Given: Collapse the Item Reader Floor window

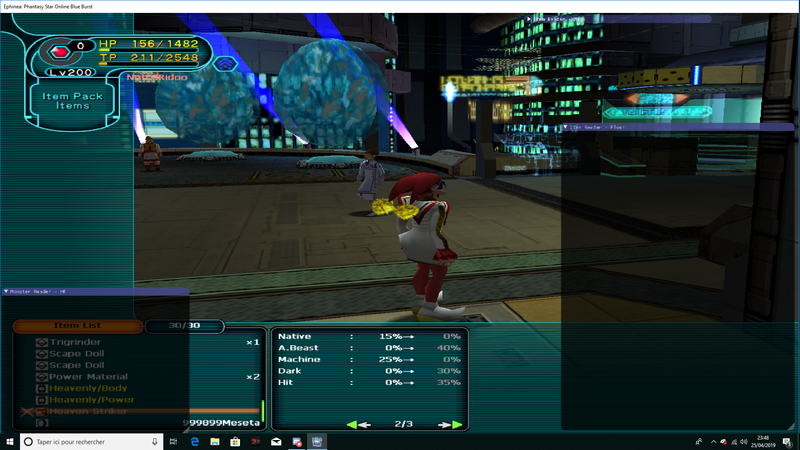Looking at the screenshot, I should [x=566, y=128].
